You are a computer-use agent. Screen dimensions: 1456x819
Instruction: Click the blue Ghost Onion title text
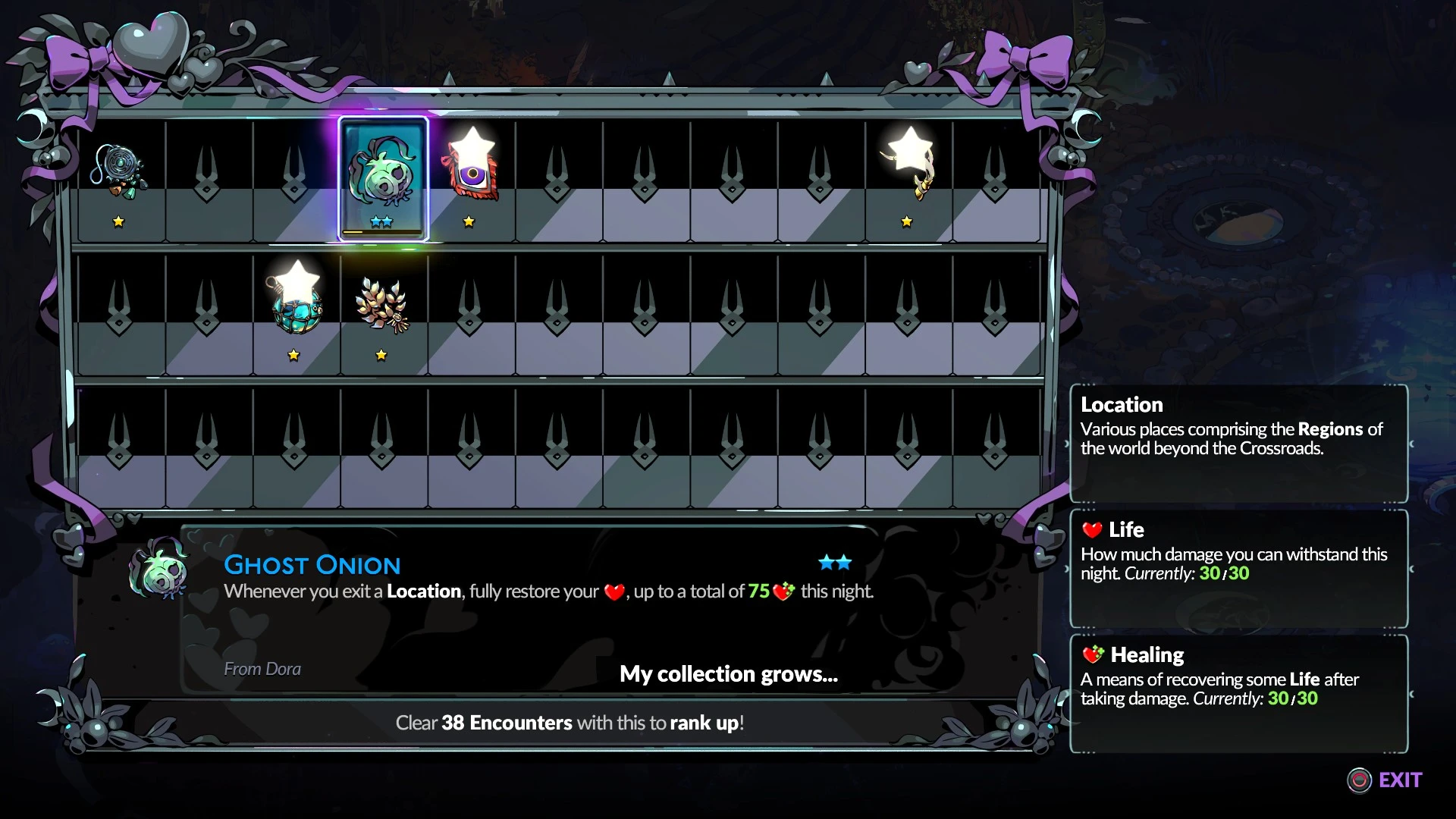pos(312,564)
